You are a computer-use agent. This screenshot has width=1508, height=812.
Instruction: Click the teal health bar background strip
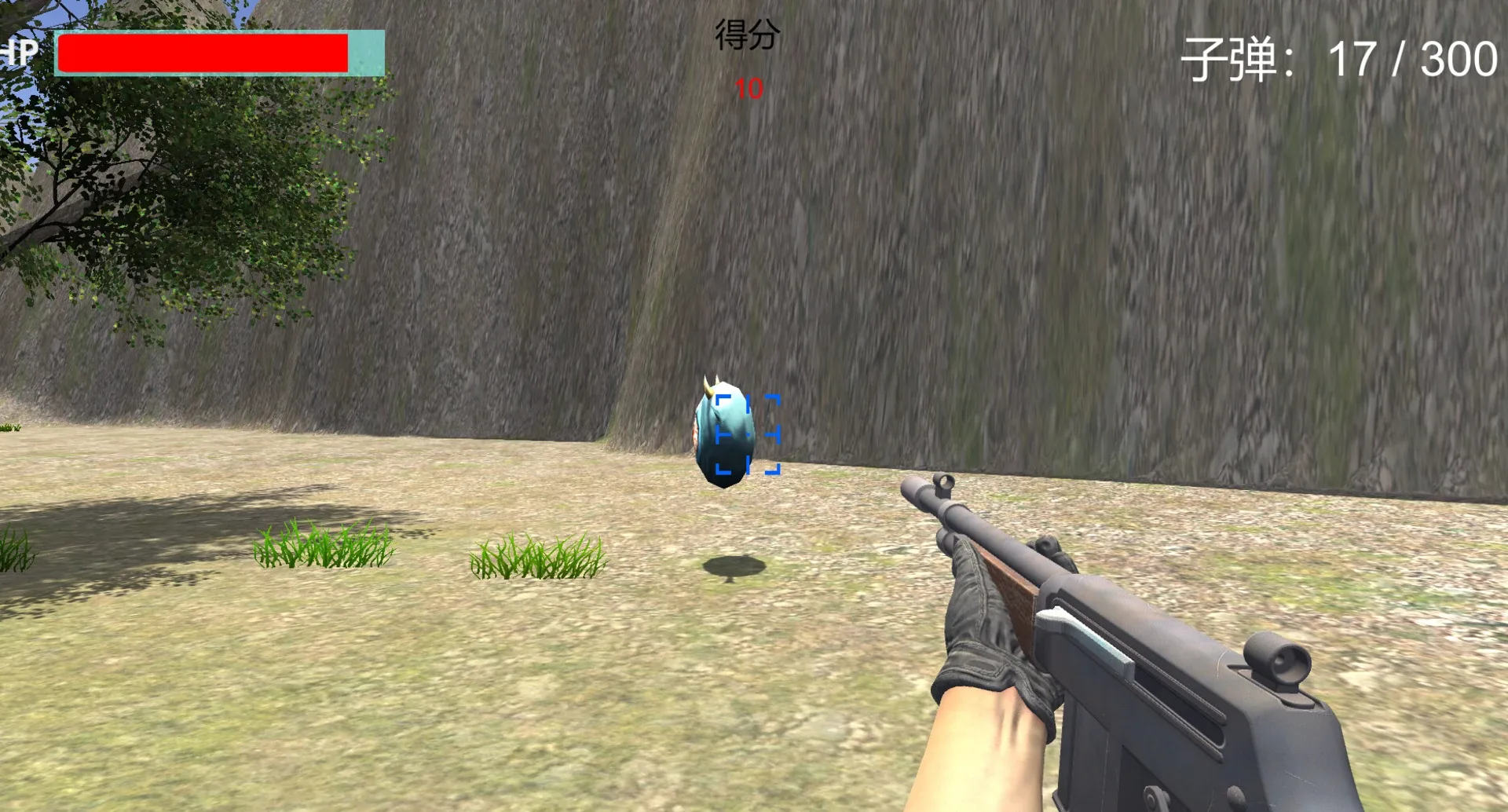[365, 53]
